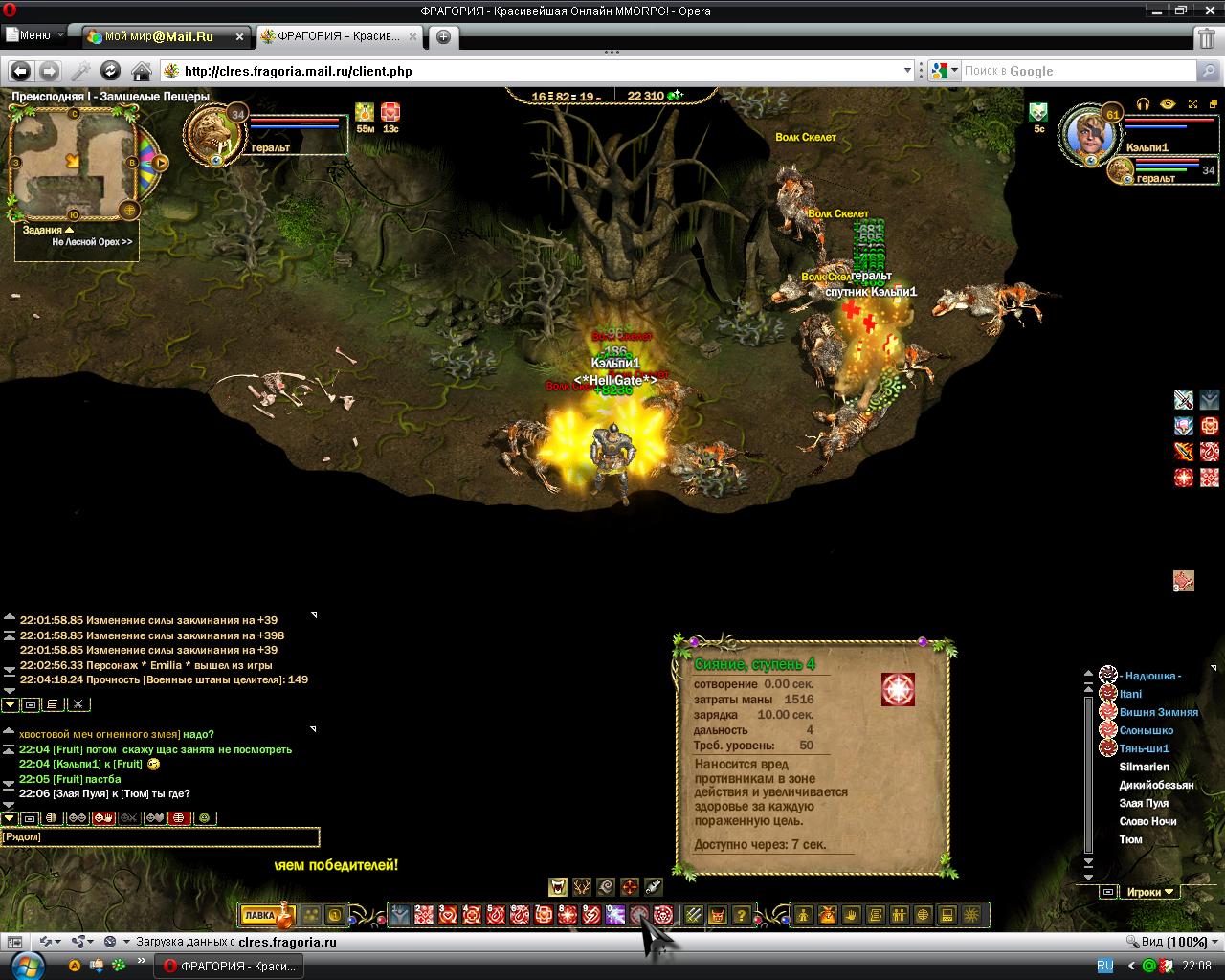Activate the skill in hotbar slot 1

click(x=400, y=915)
